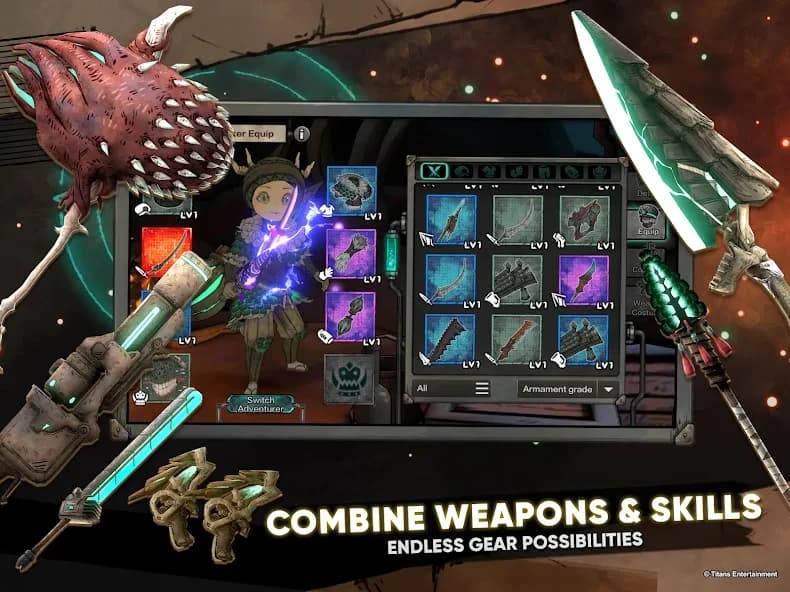Show info for the equip screen

(x=302, y=133)
